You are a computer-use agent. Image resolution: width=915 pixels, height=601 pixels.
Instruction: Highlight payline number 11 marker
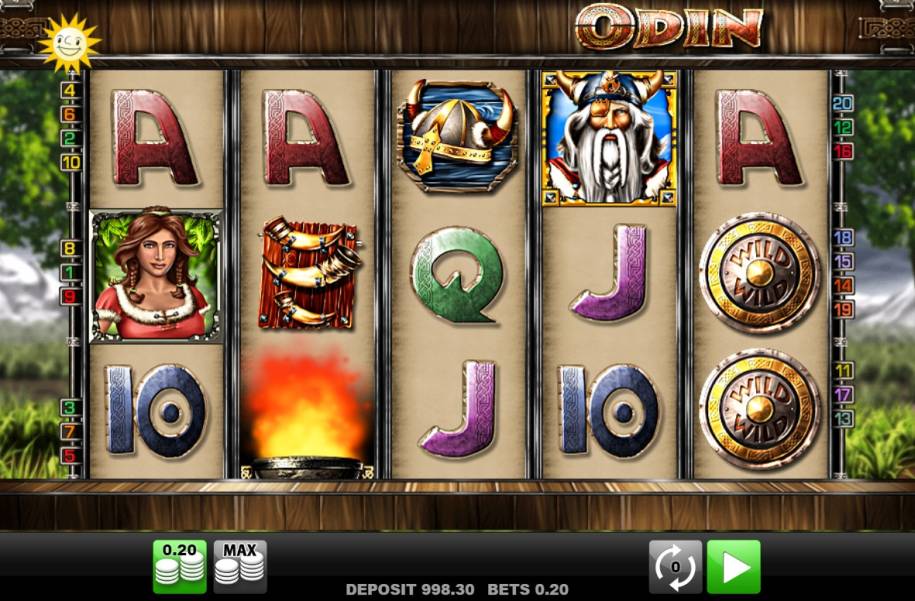click(x=843, y=370)
